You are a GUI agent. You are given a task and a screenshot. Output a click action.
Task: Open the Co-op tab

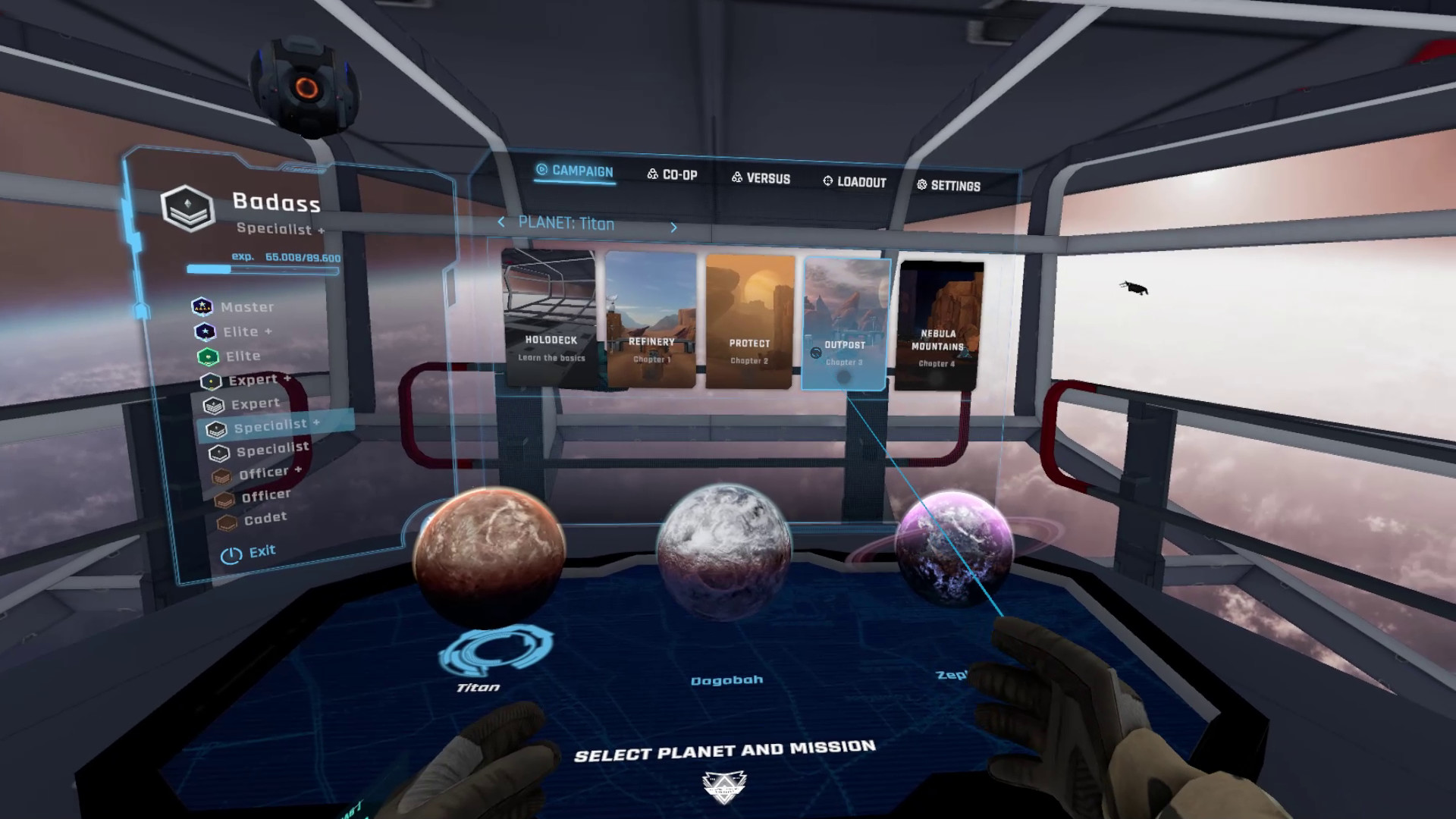(672, 174)
